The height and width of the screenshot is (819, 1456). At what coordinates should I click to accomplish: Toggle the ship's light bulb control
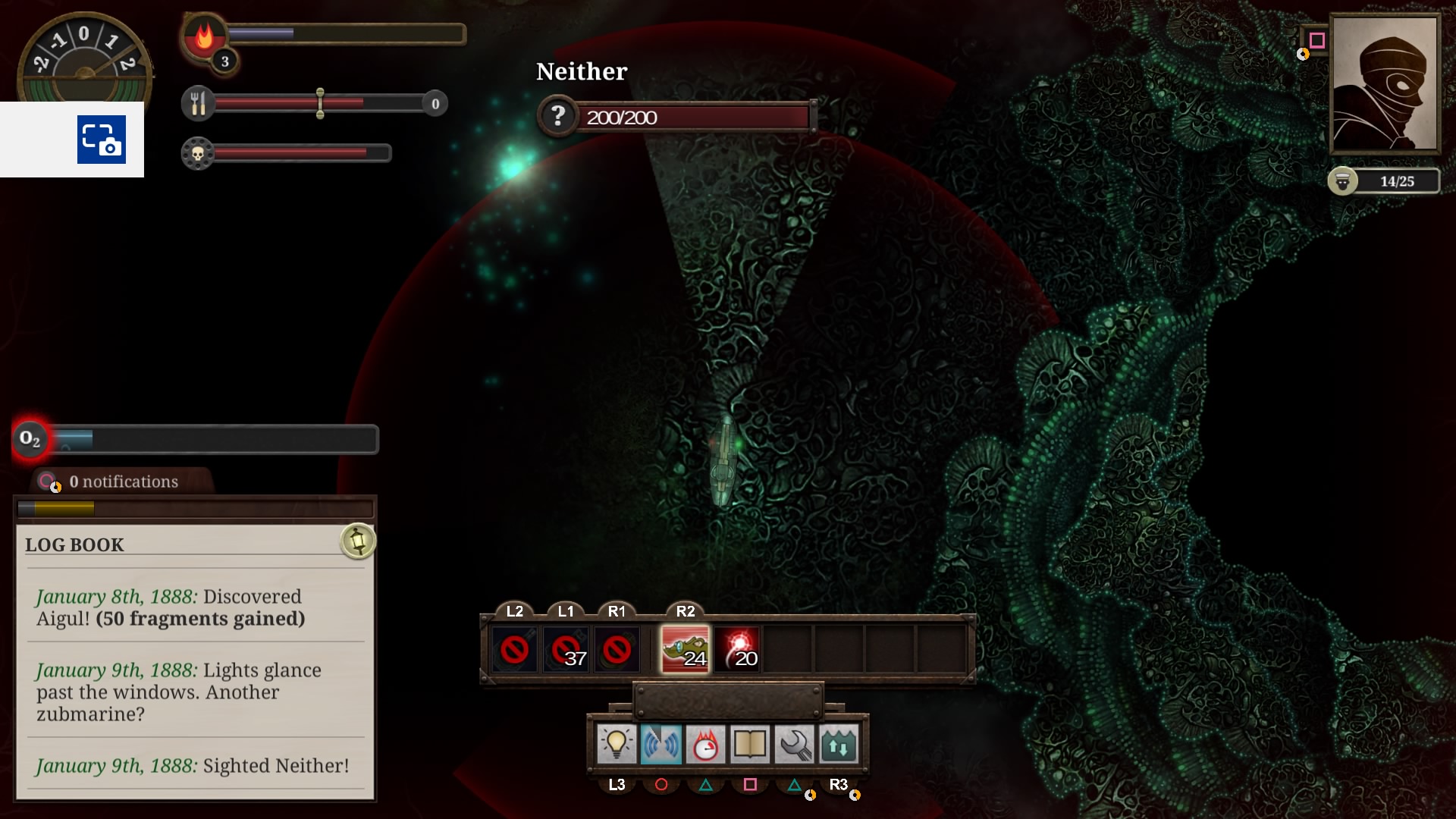[618, 744]
